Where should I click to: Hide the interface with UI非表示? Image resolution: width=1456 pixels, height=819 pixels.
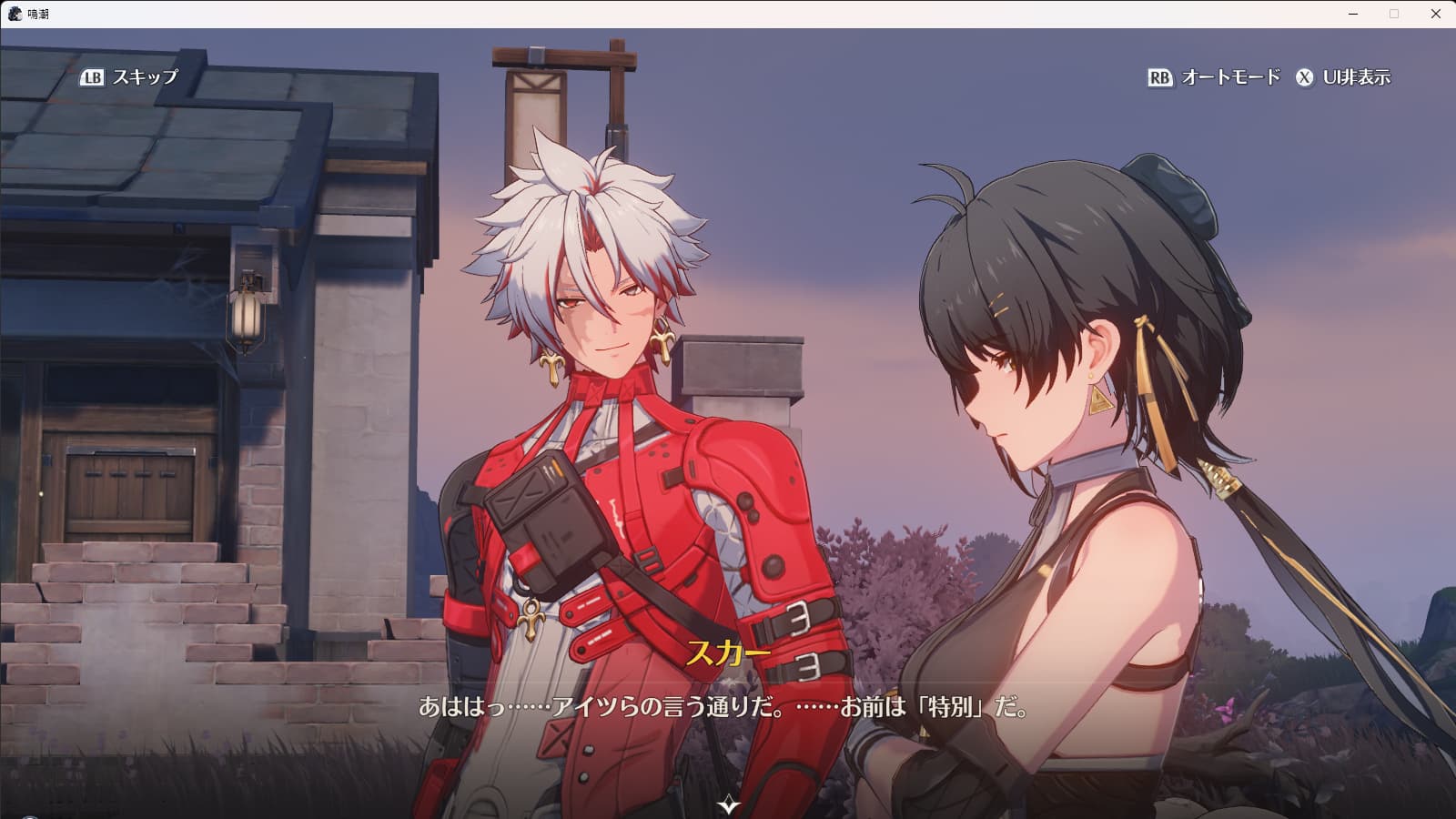1343,77
